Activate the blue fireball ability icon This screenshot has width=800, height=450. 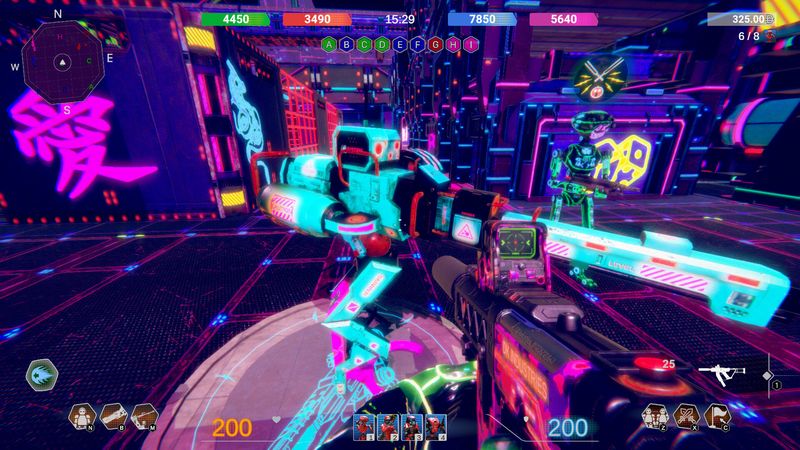(42, 375)
